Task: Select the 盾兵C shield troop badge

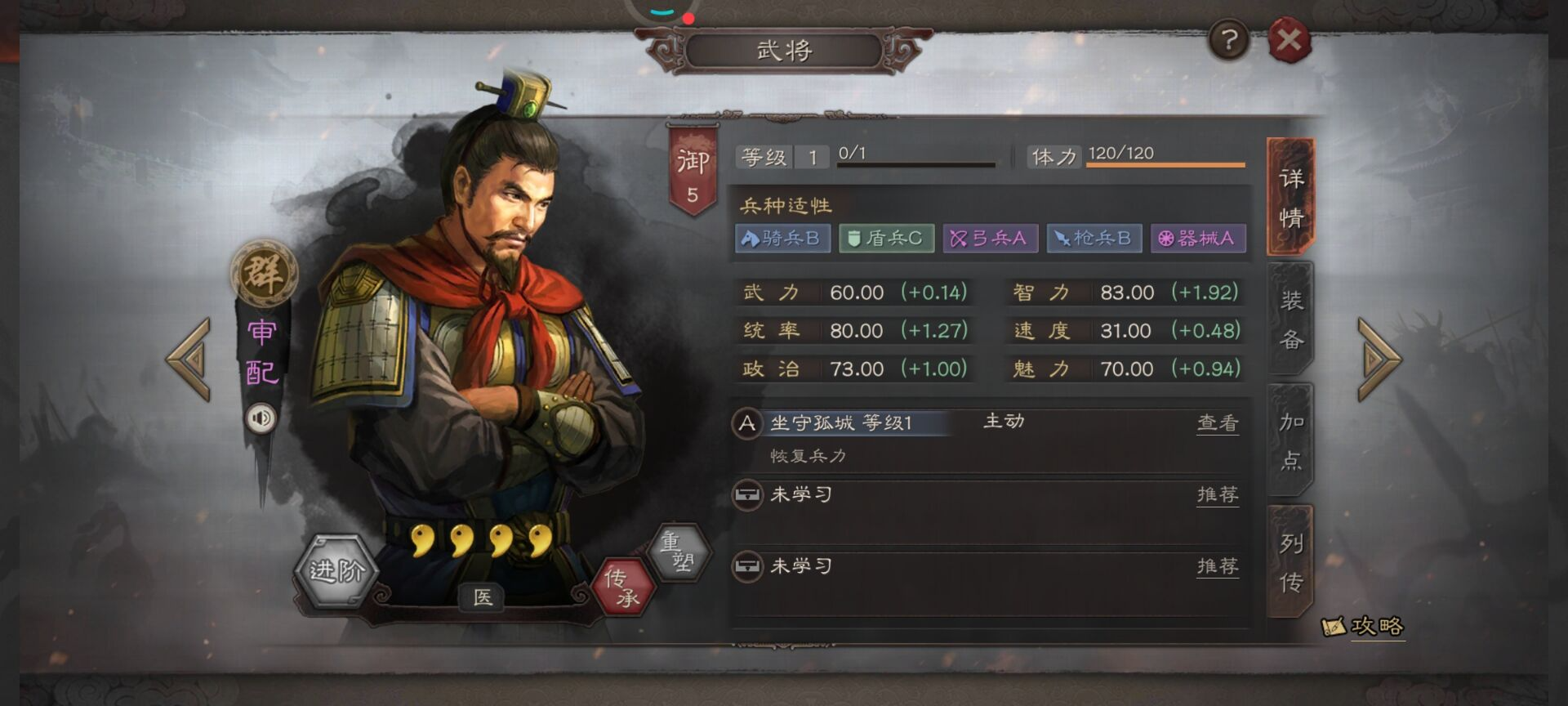Action: [886, 239]
